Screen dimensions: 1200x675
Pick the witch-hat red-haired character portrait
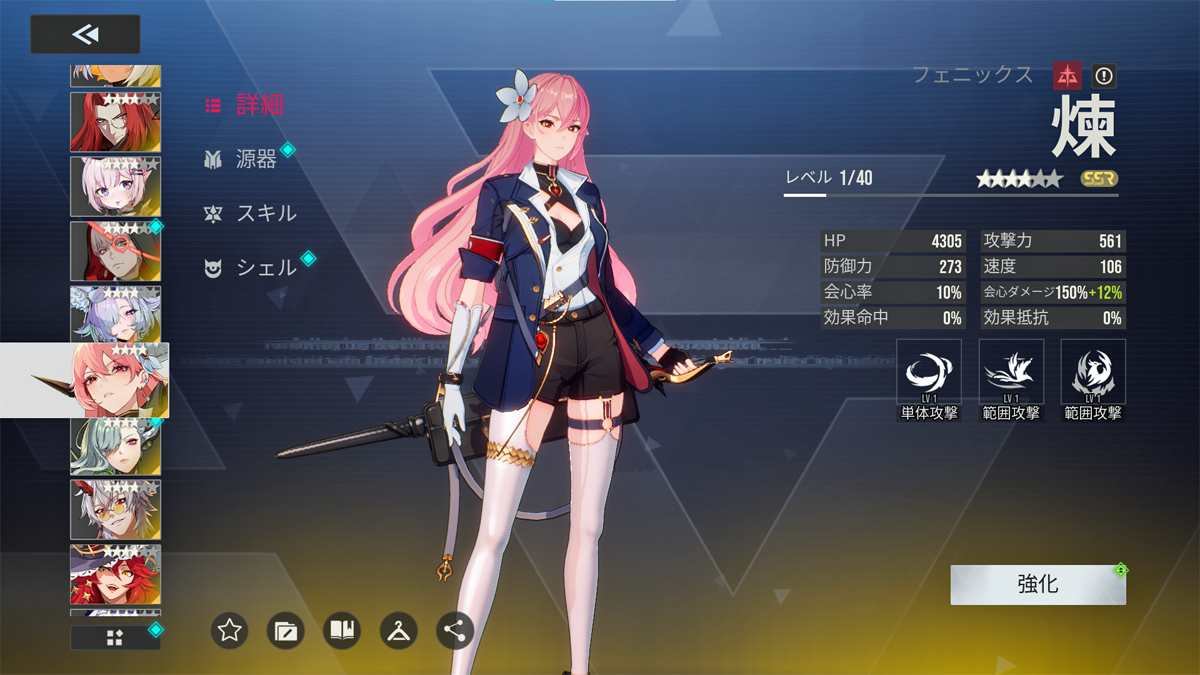(x=115, y=575)
